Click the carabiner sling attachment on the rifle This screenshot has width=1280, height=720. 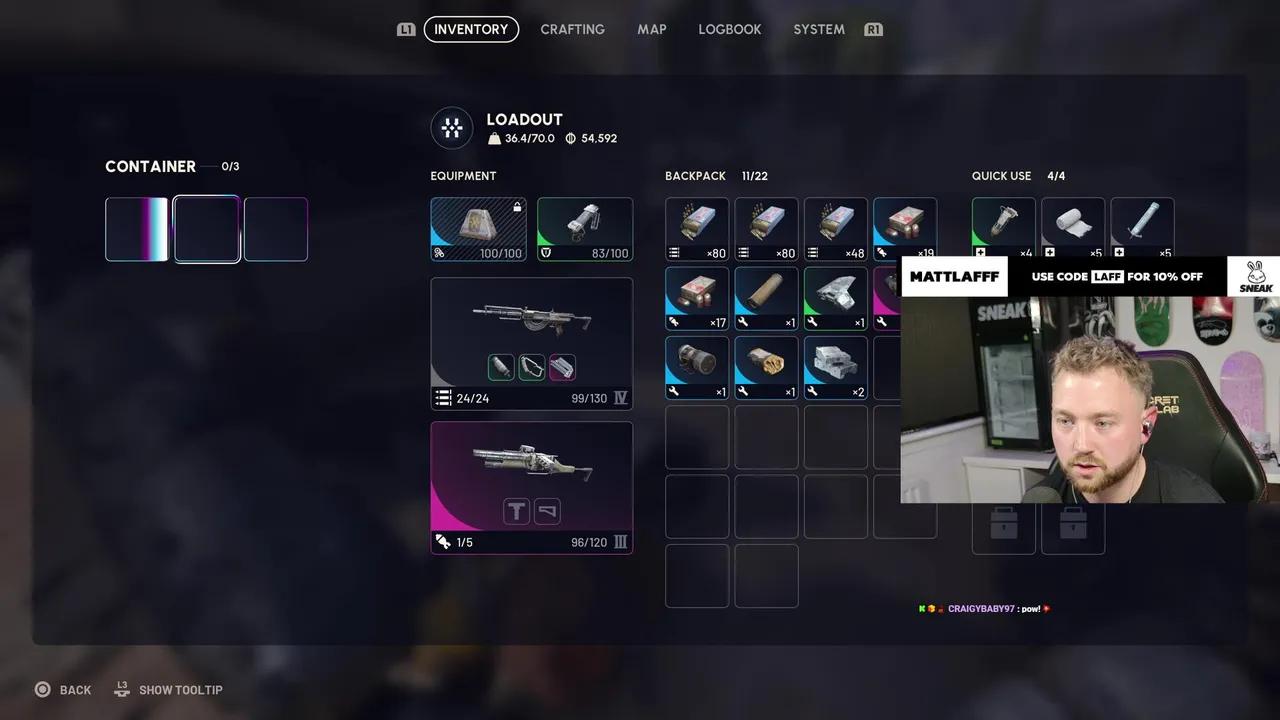point(531,367)
